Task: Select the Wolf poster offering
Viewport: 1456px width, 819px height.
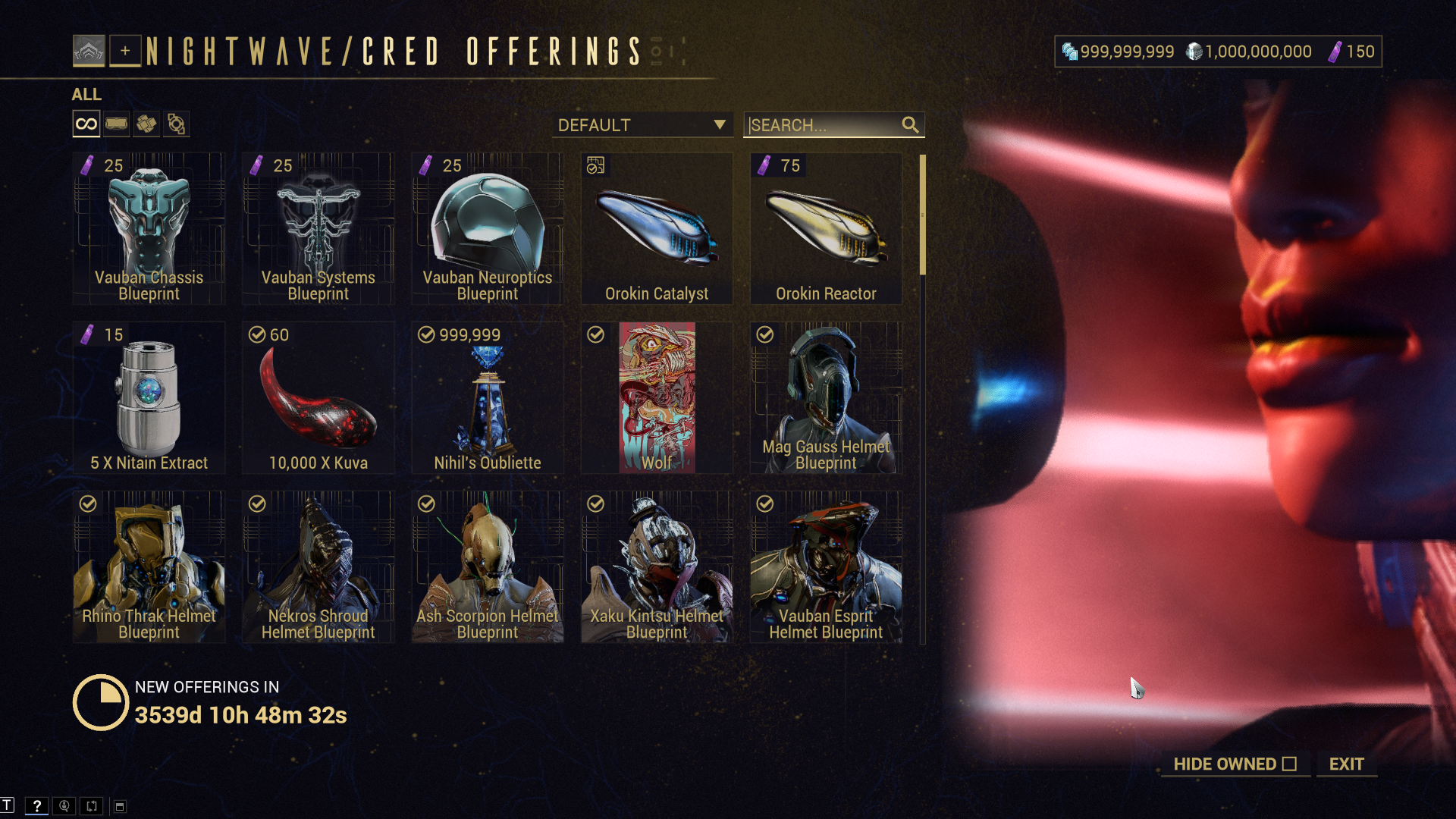Action: [657, 397]
